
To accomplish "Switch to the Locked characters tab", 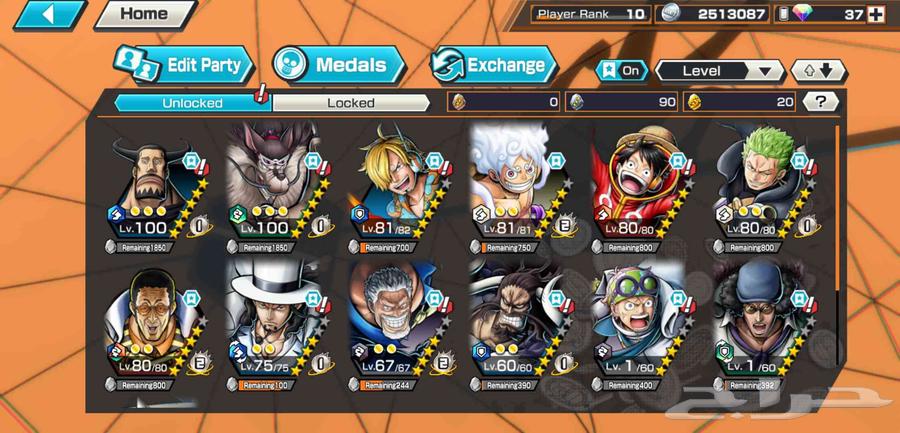I will [350, 102].
